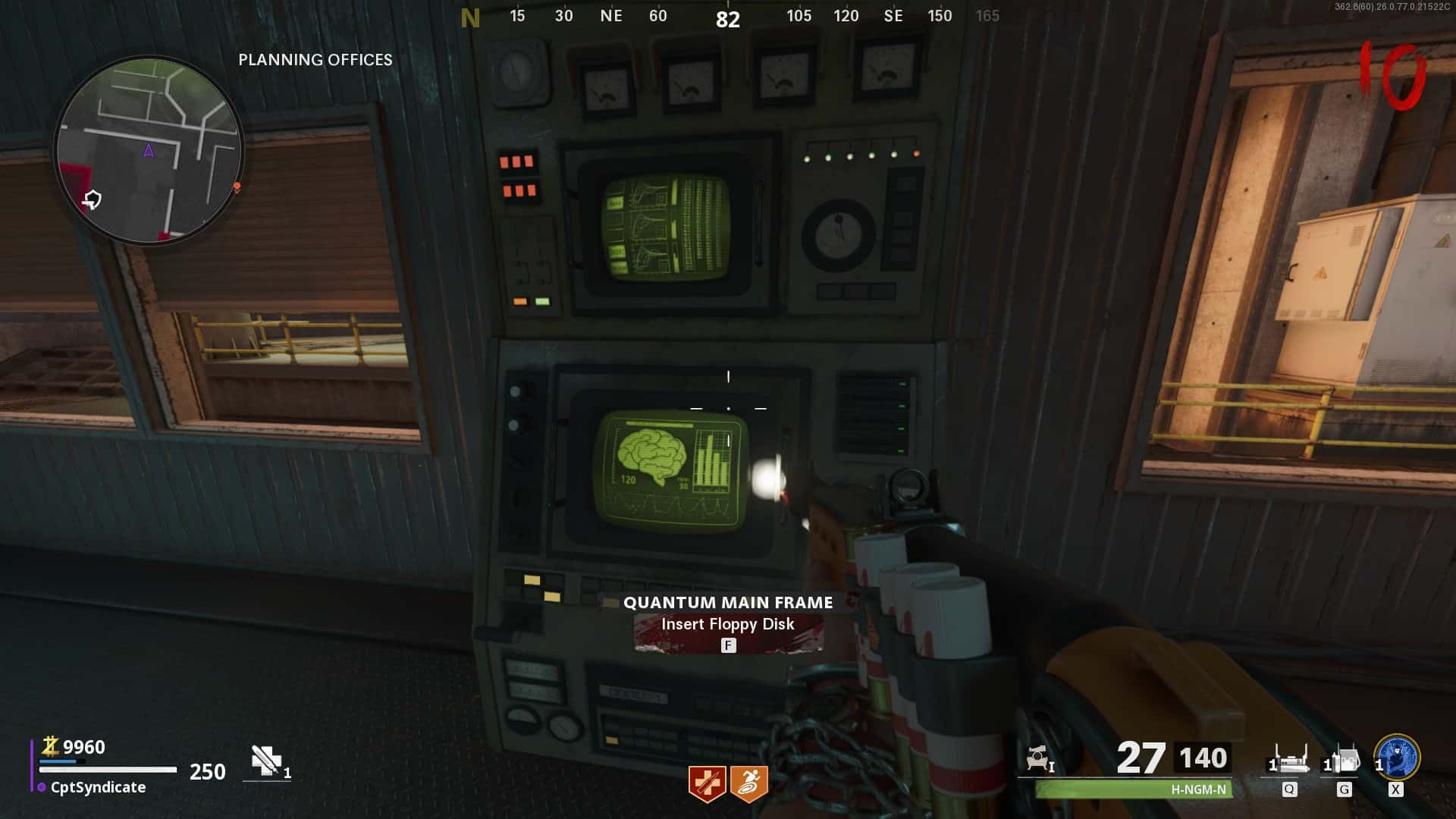Select the Quick Revive perk icon
Image resolution: width=1456 pixels, height=819 pixels.
[x=707, y=783]
